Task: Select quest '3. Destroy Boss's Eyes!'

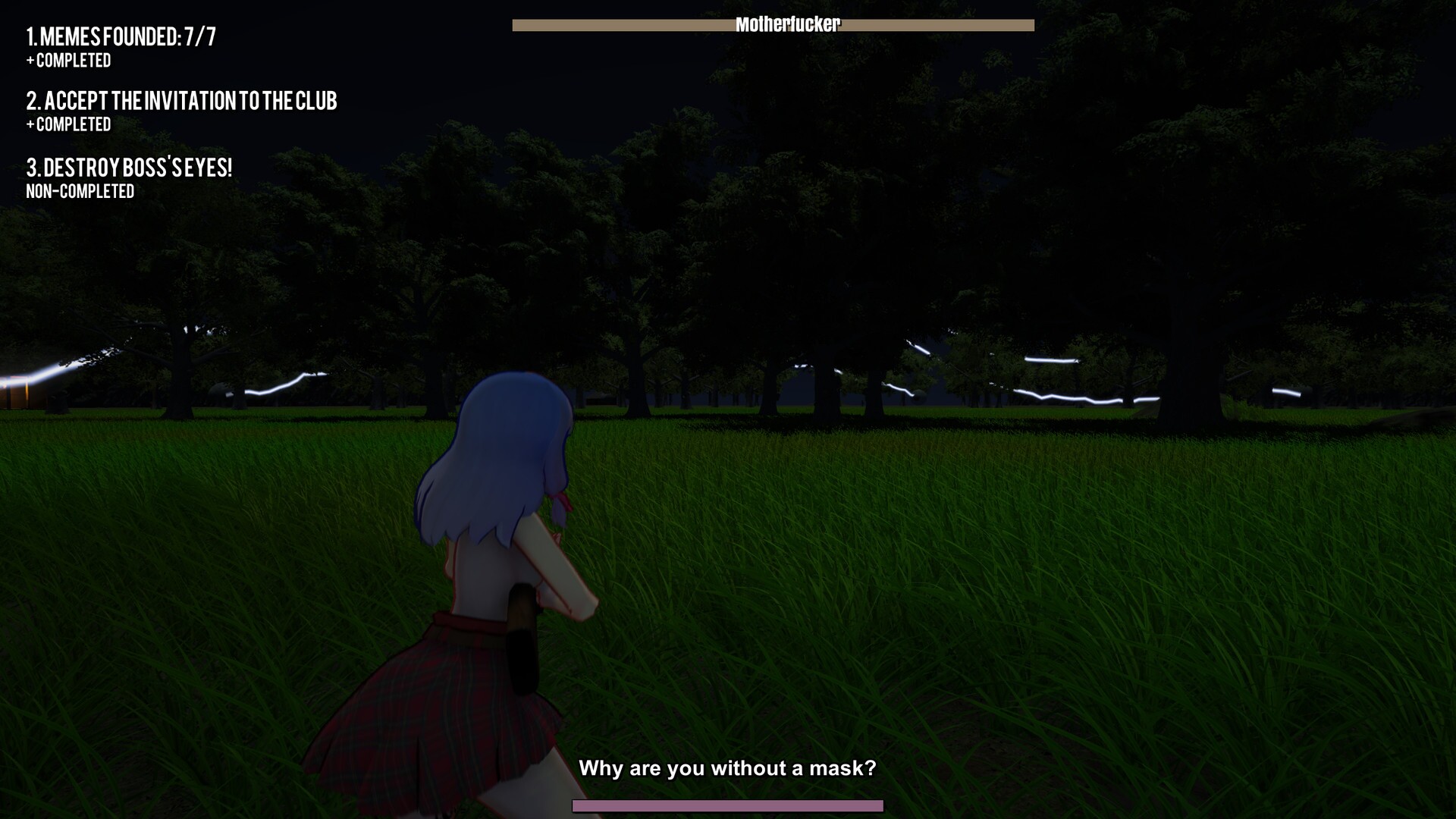Action: [x=129, y=168]
